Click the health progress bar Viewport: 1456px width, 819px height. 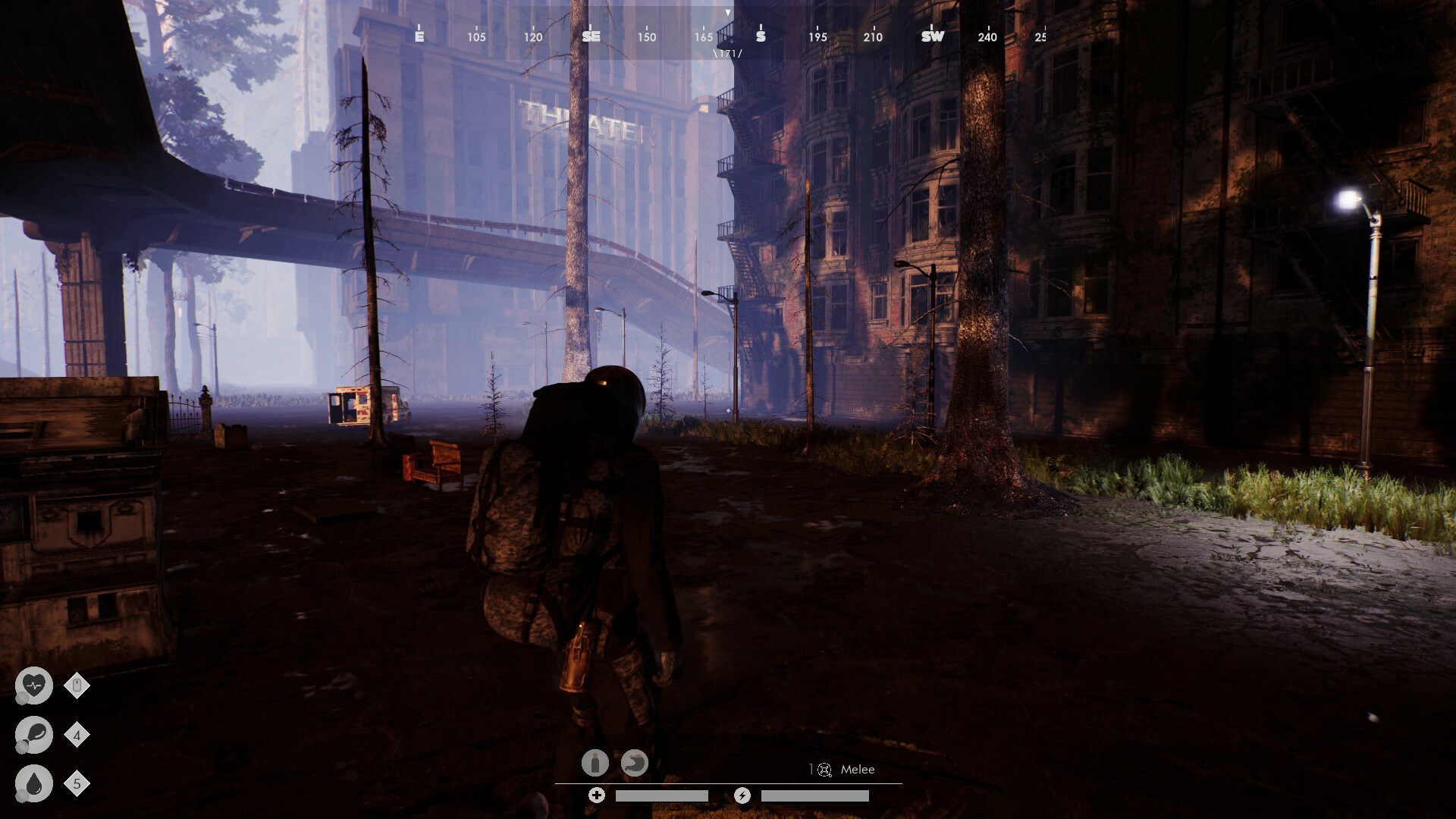click(x=664, y=796)
